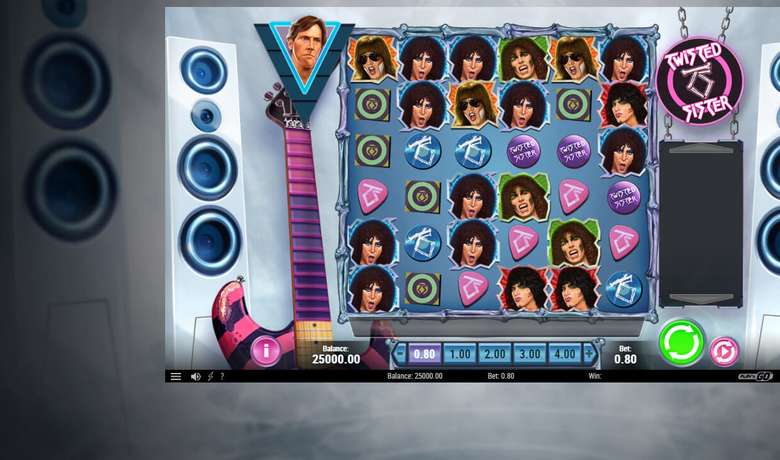Toggle the sound speaker icon

click(x=195, y=377)
